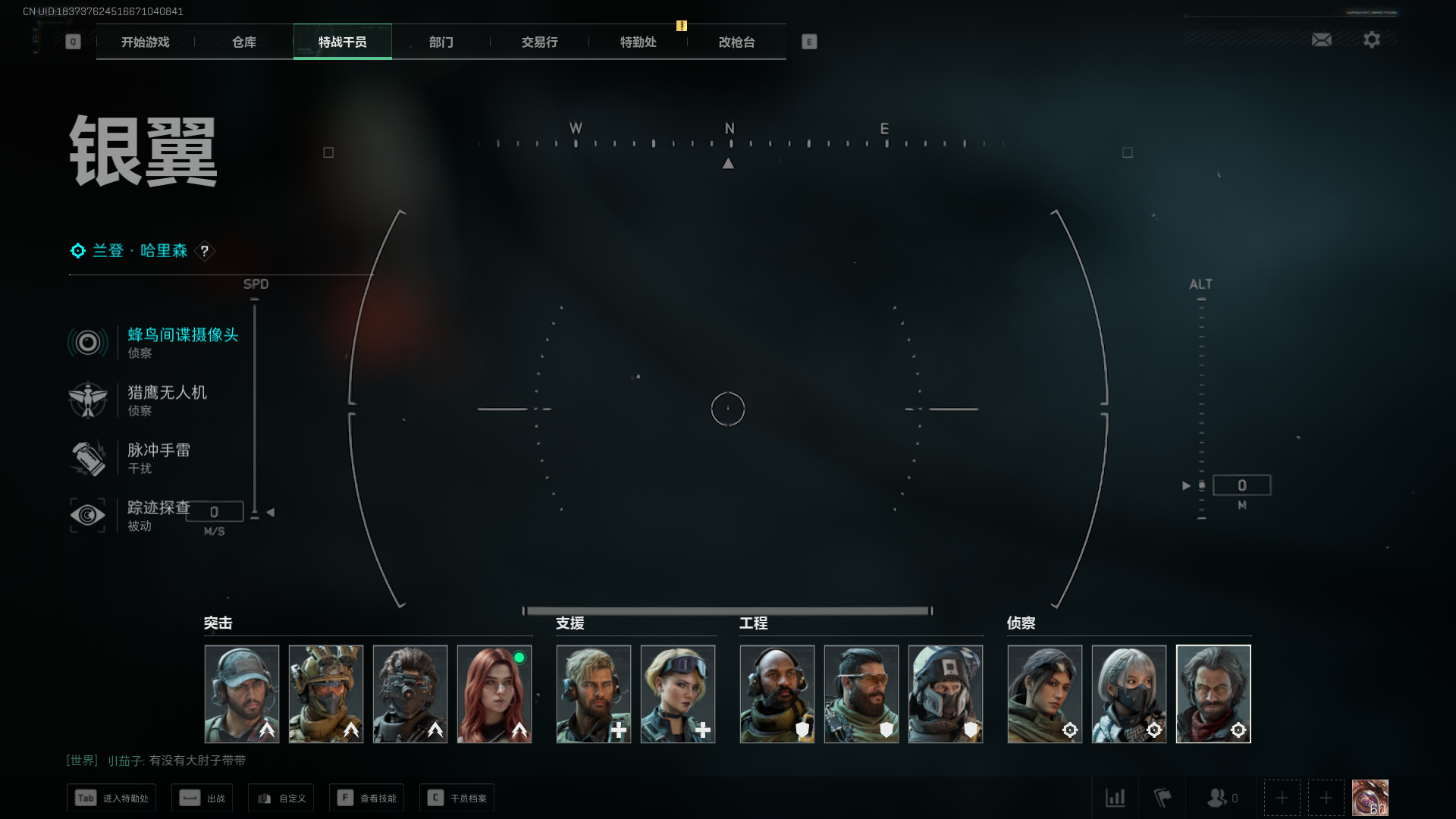Select the 蜂鸟间谍摄像头 skill
The height and width of the screenshot is (819, 1456).
tap(182, 342)
